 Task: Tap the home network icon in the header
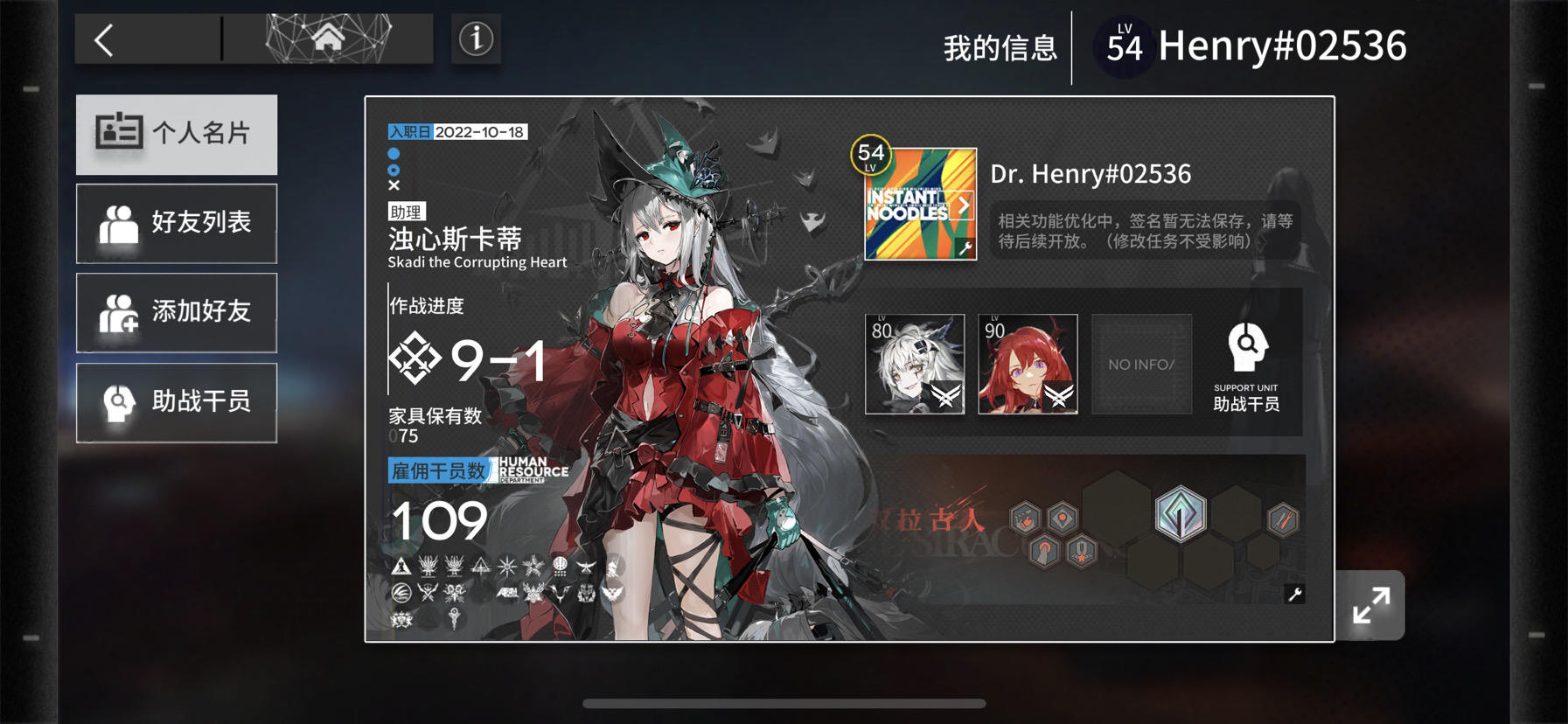click(330, 38)
